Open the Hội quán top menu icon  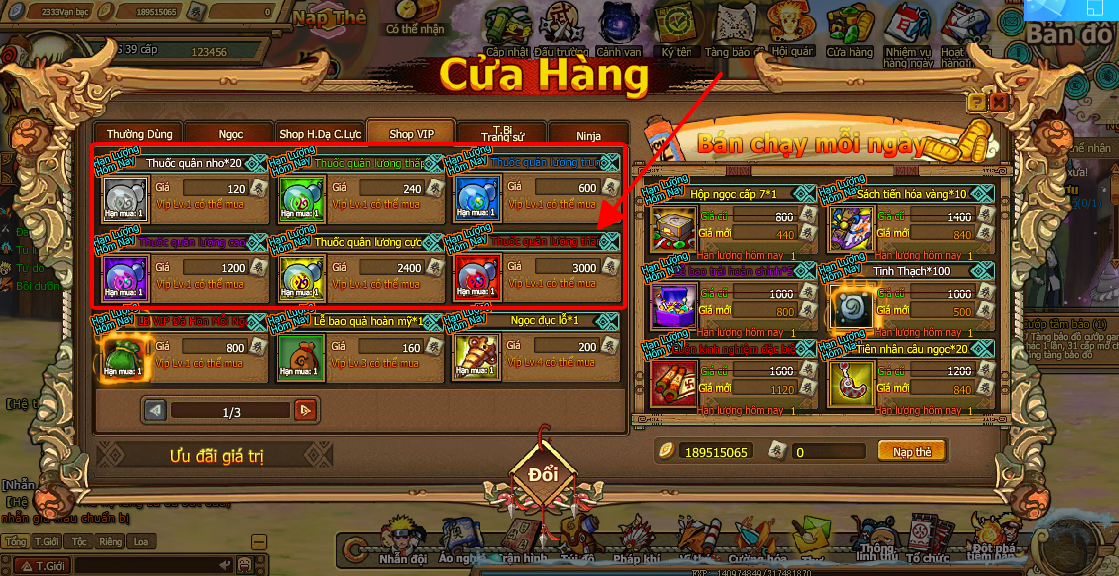click(793, 34)
